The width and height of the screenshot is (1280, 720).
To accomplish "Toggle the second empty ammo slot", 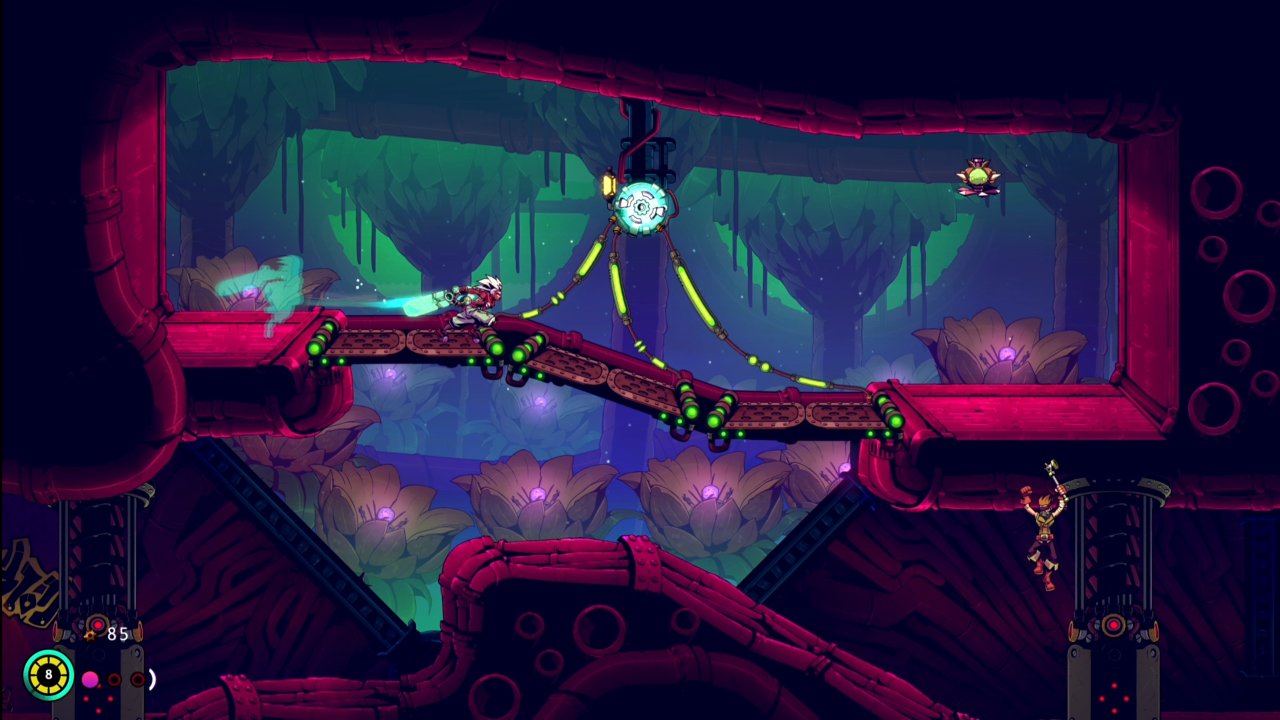I will tap(137, 678).
